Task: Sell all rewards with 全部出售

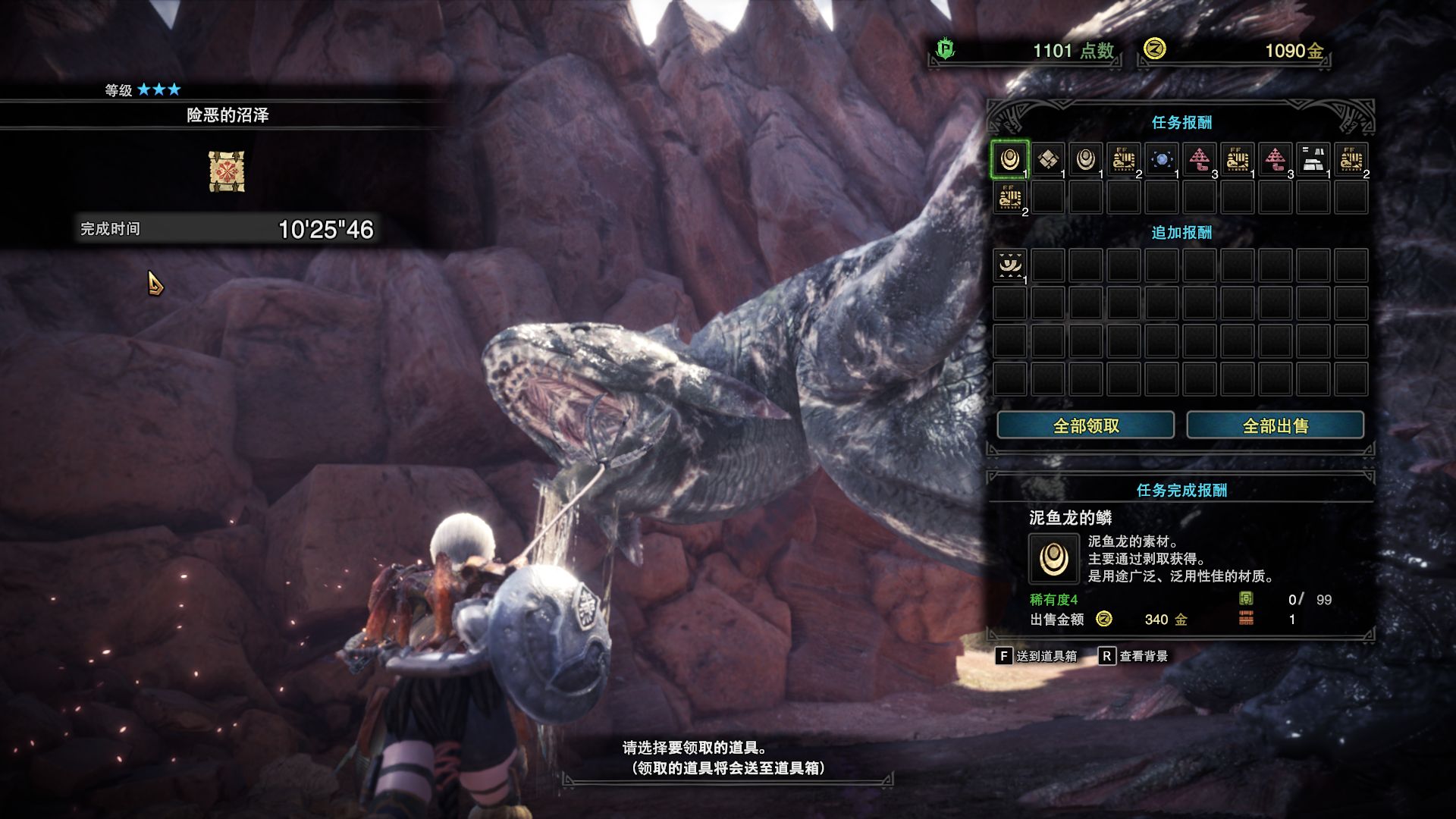Action: pos(1275,425)
